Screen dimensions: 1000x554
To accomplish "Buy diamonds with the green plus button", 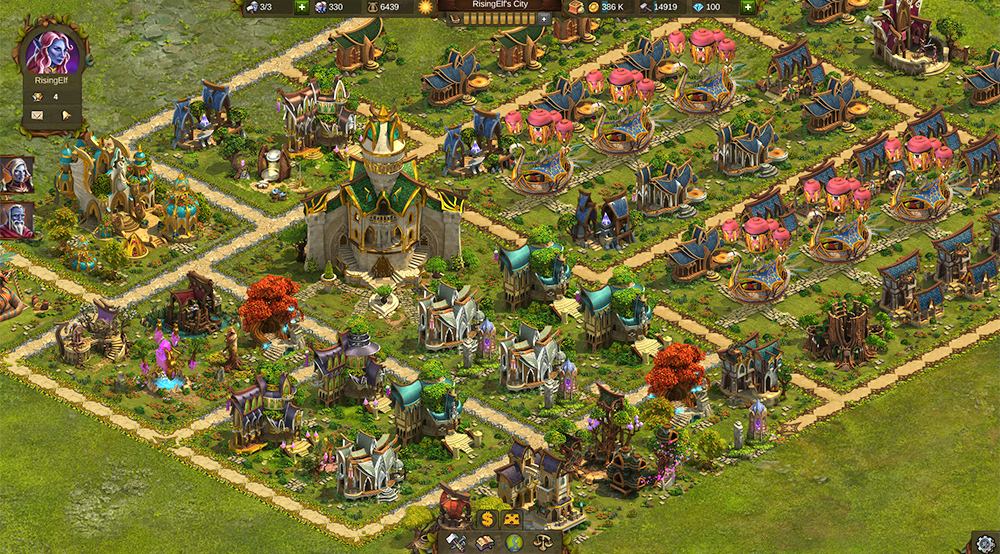I will 745,7.
